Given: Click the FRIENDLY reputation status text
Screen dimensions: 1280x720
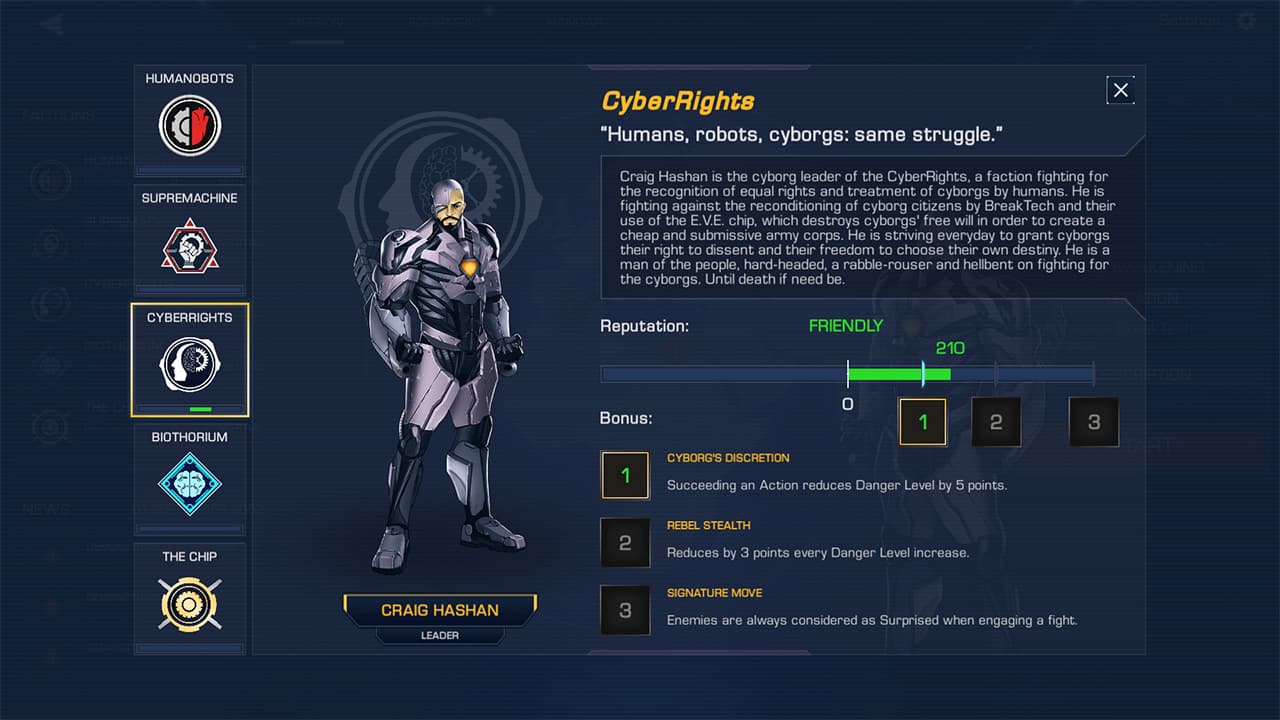Looking at the screenshot, I should [x=846, y=325].
